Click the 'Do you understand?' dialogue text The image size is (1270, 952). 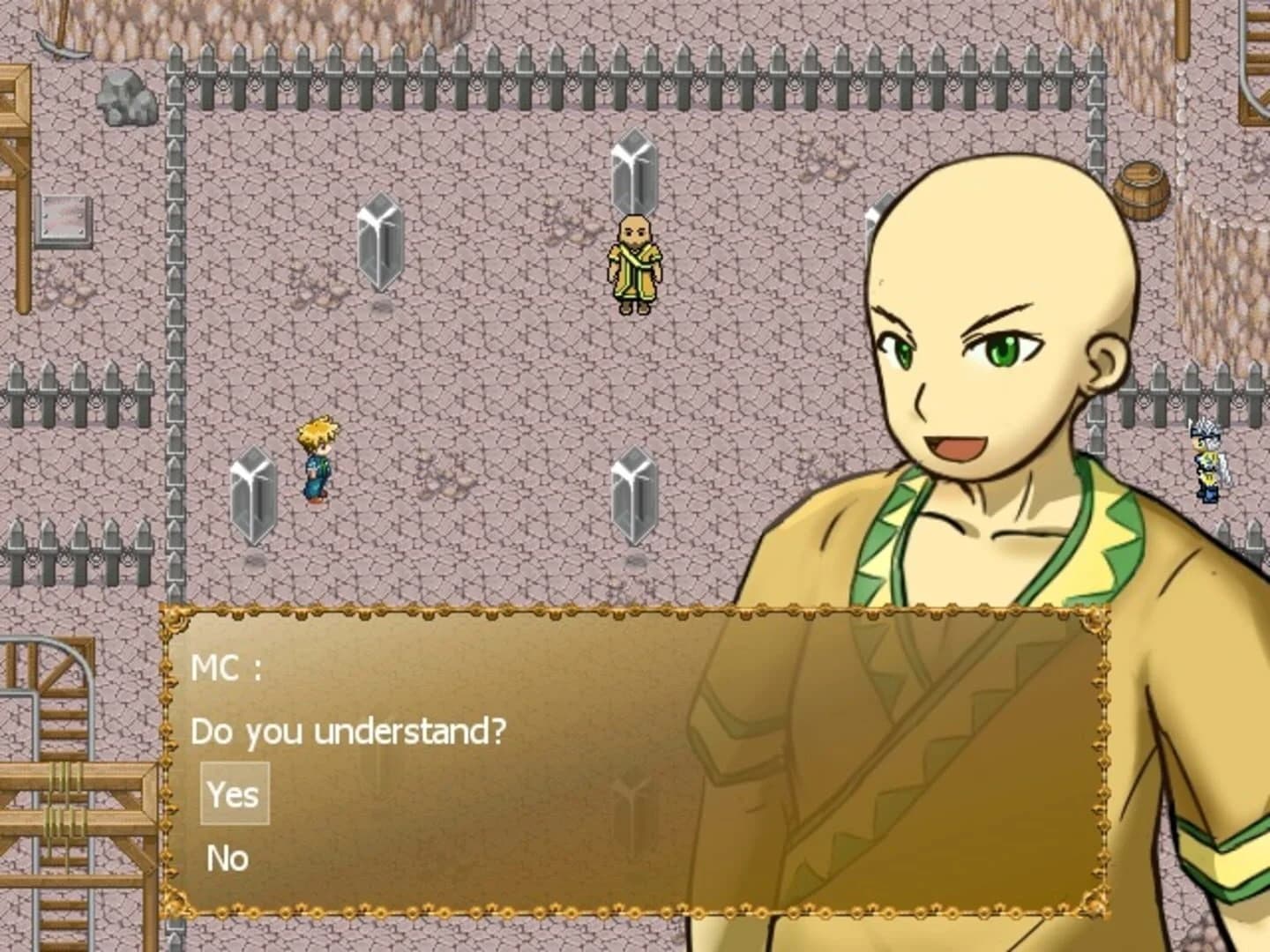click(348, 729)
